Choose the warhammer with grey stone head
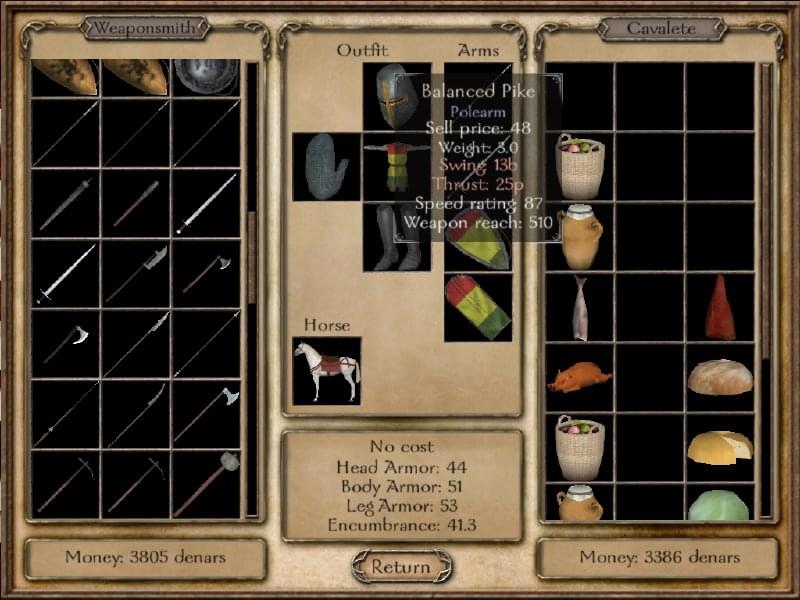The width and height of the screenshot is (800, 600). tap(206, 482)
